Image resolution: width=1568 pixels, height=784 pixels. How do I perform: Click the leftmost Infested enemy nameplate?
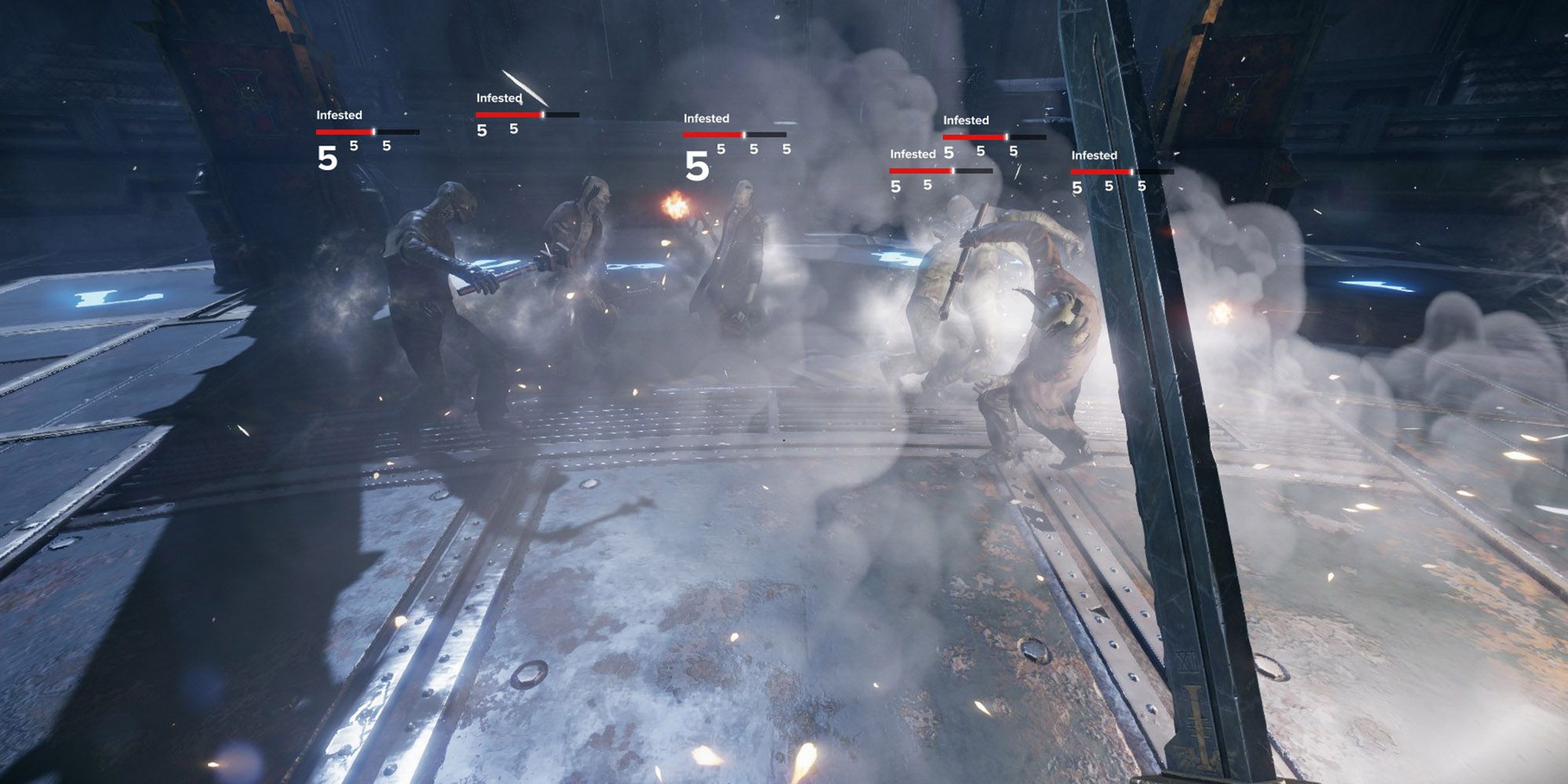tap(339, 114)
